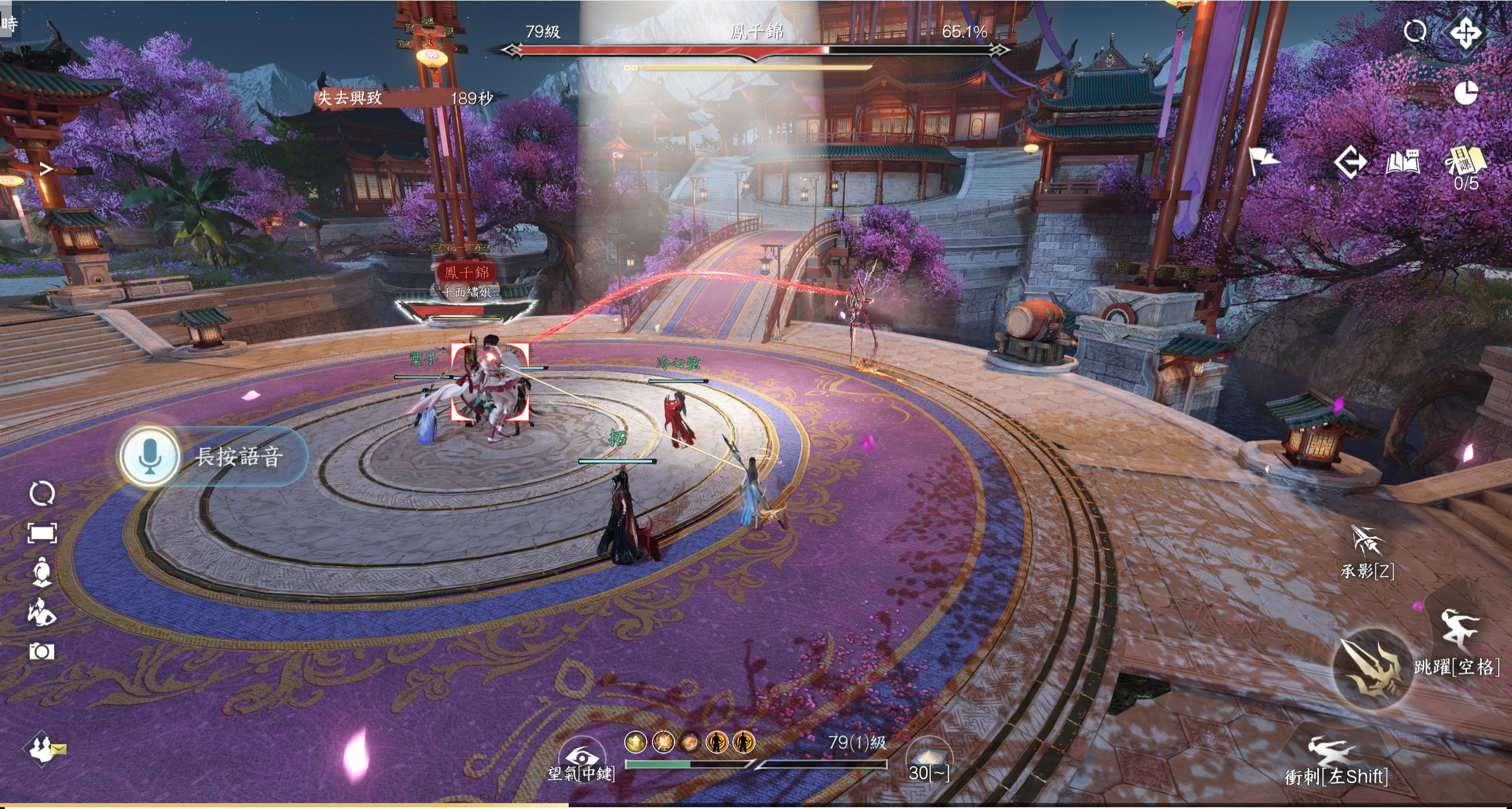1512x809 pixels.
Task: Select the golden up-arrow buff icon
Action: 636,742
